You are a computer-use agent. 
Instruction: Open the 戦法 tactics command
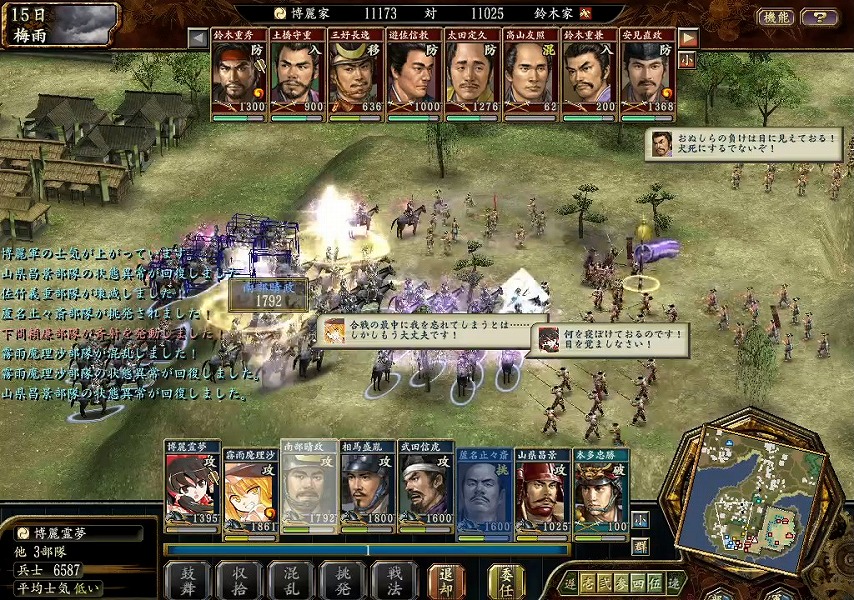coord(392,579)
